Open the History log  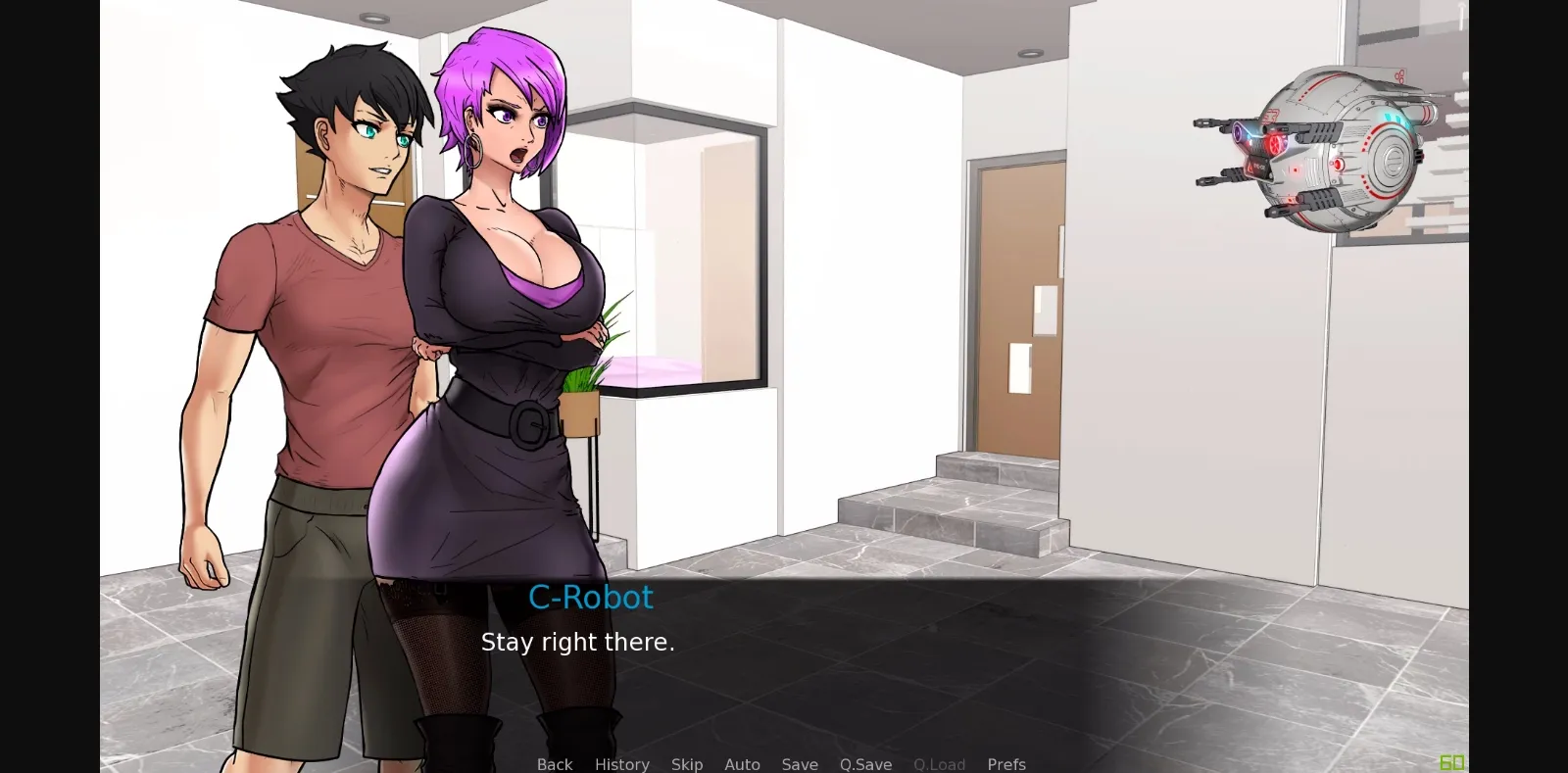[x=621, y=764]
